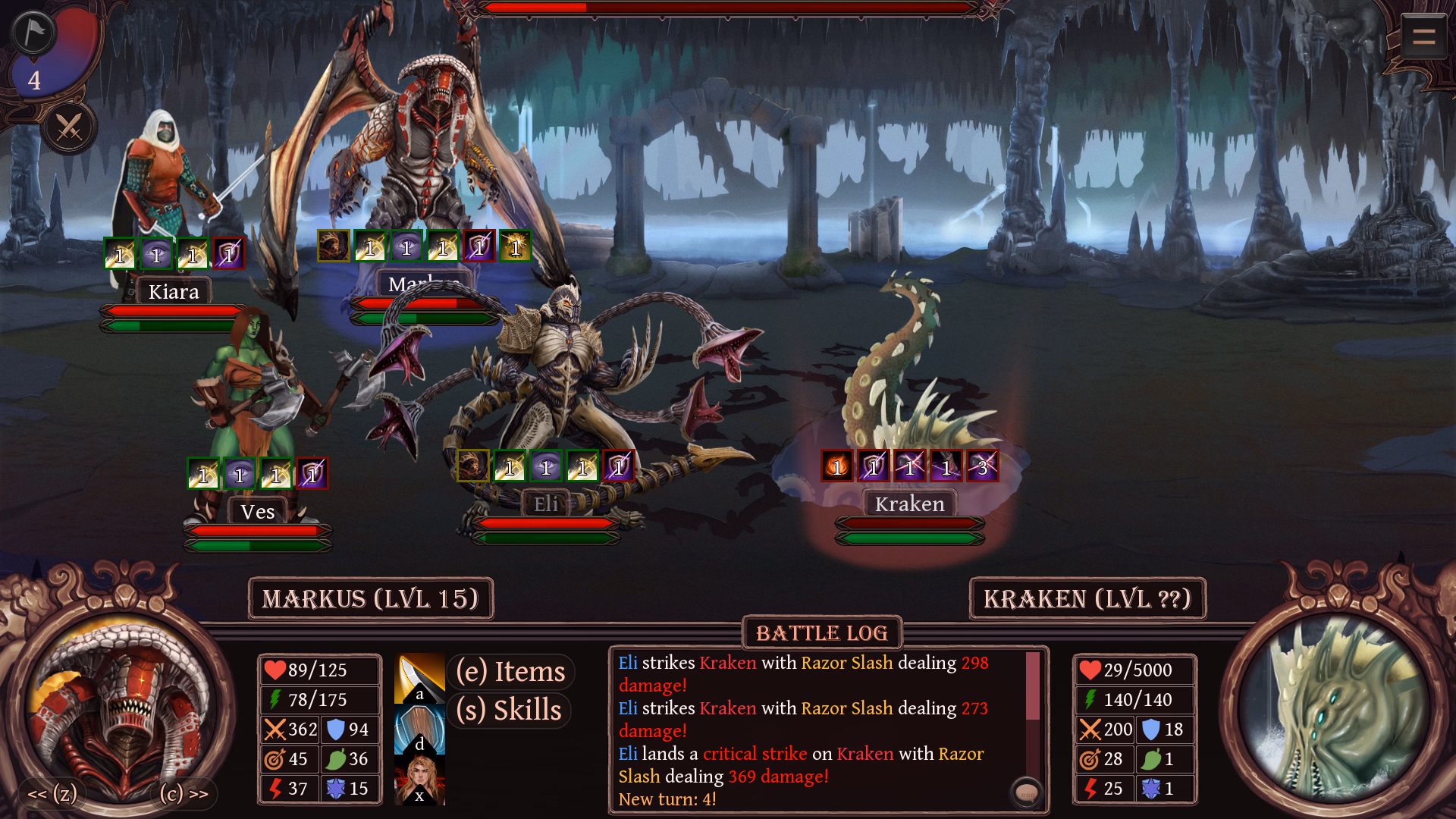Select Eli's name plate
The height and width of the screenshot is (819, 1456).
click(x=545, y=504)
